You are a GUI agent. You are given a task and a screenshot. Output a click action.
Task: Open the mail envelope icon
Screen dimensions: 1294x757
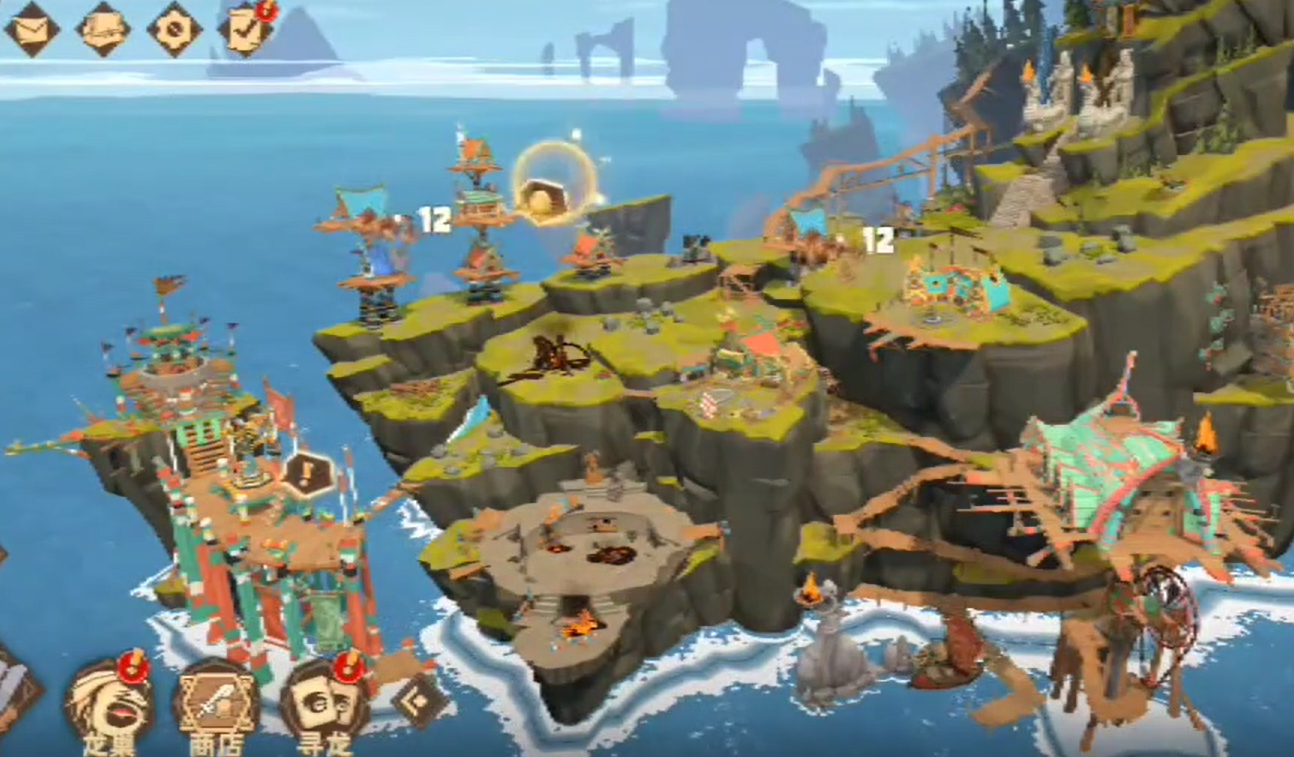tap(32, 29)
